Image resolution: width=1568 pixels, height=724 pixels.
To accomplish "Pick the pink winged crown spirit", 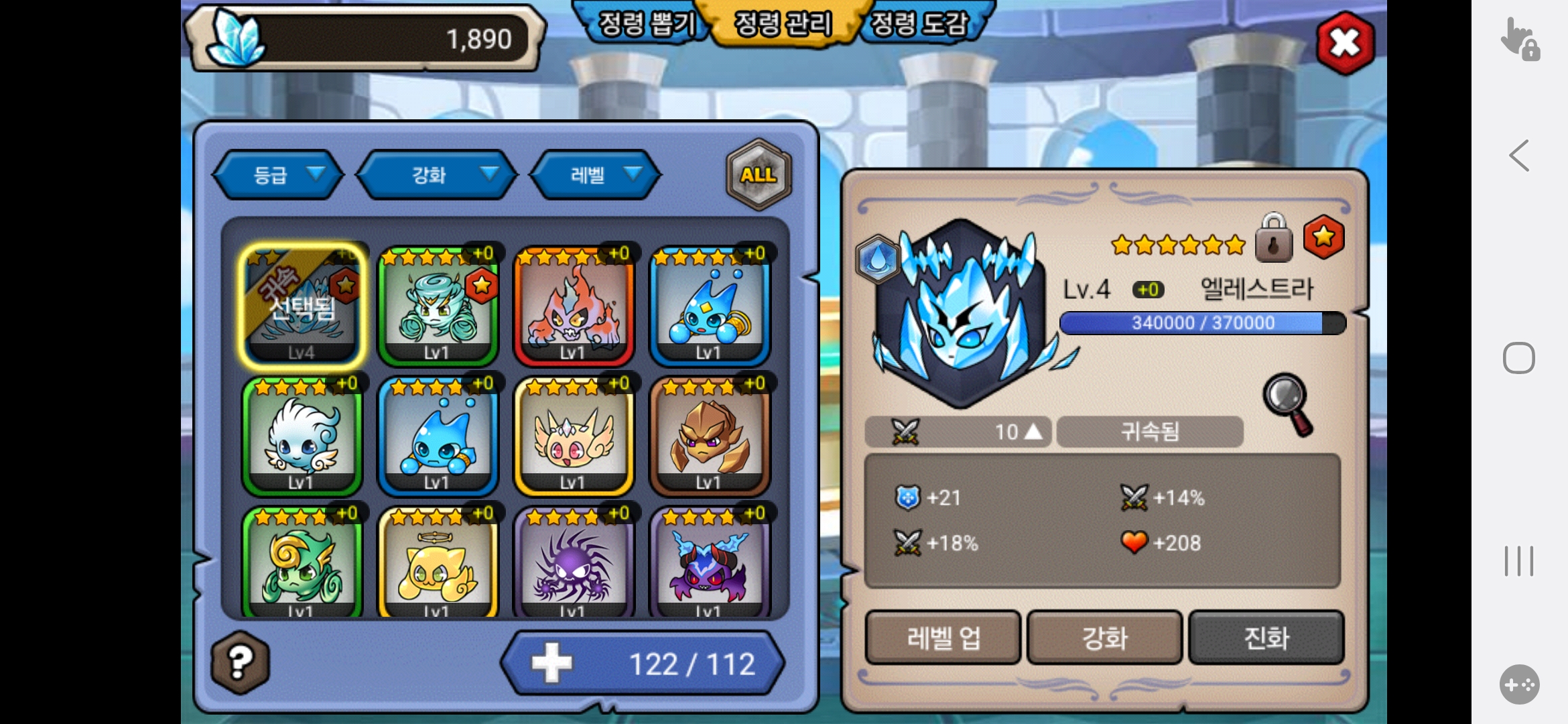I will (x=573, y=436).
